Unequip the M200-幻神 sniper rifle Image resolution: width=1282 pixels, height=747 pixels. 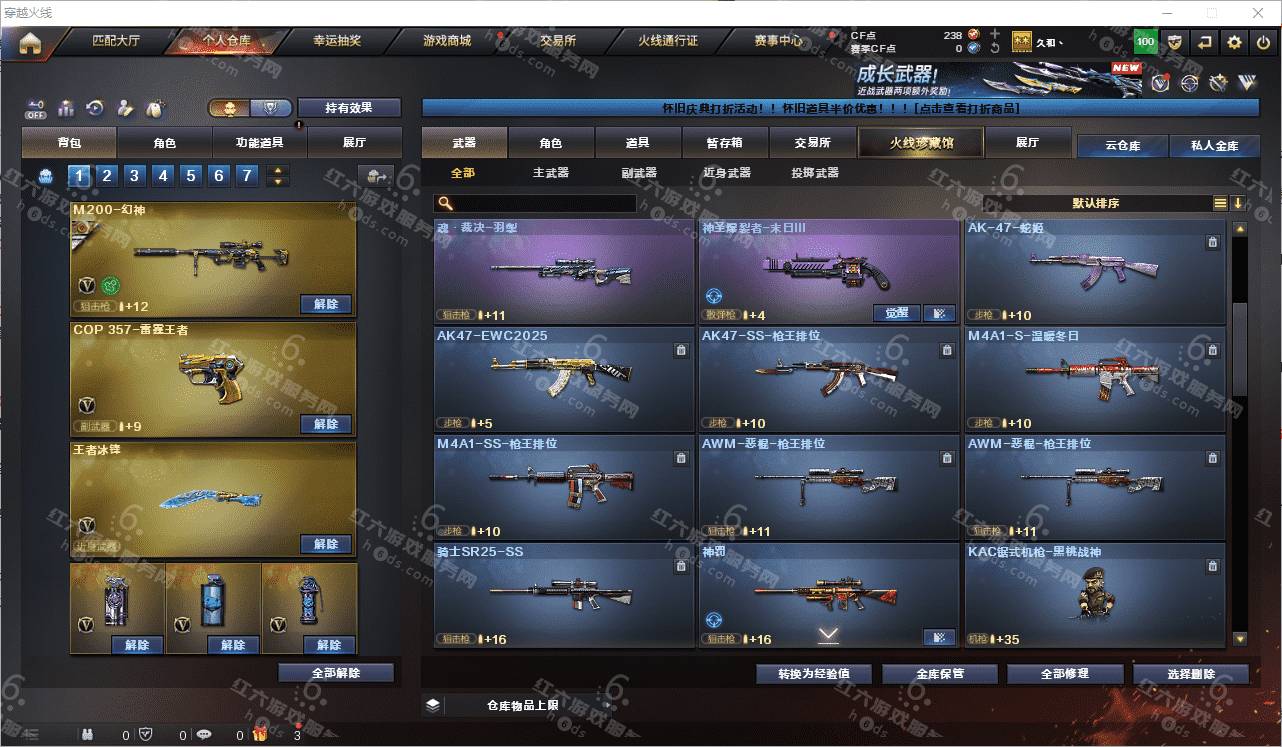point(326,304)
